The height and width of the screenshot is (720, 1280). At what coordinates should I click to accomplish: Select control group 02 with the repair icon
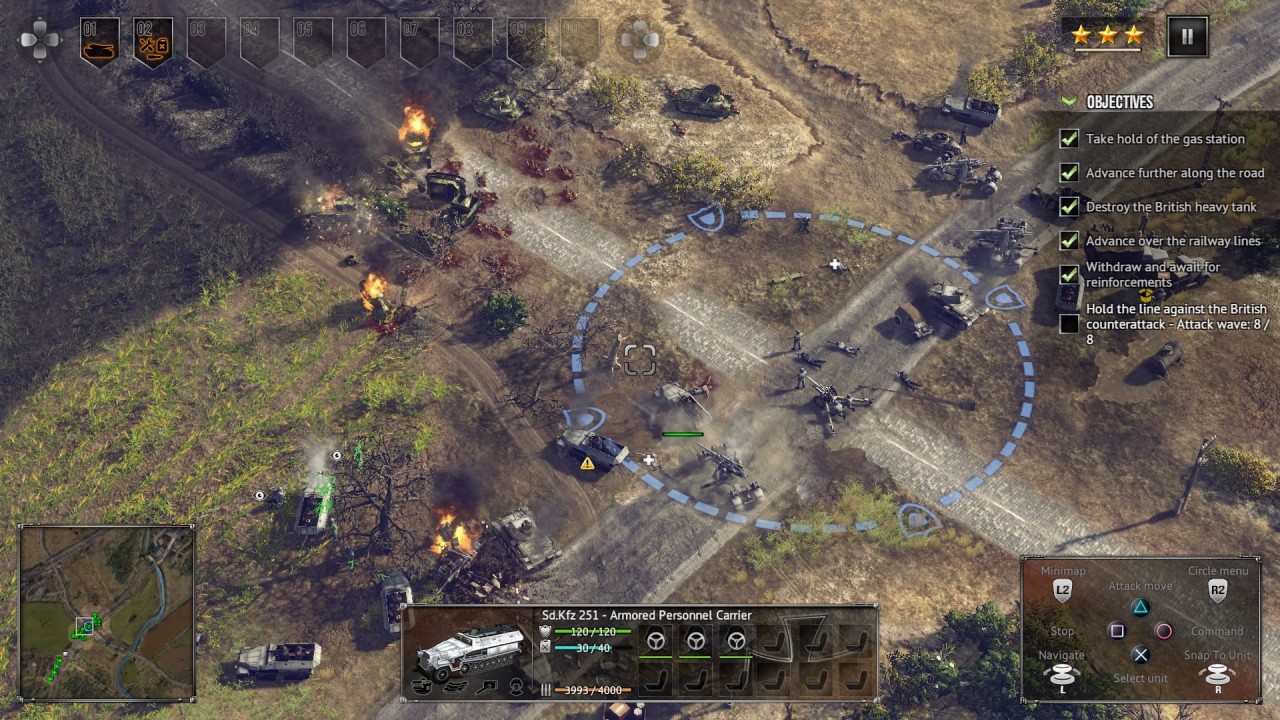pyautogui.click(x=153, y=42)
